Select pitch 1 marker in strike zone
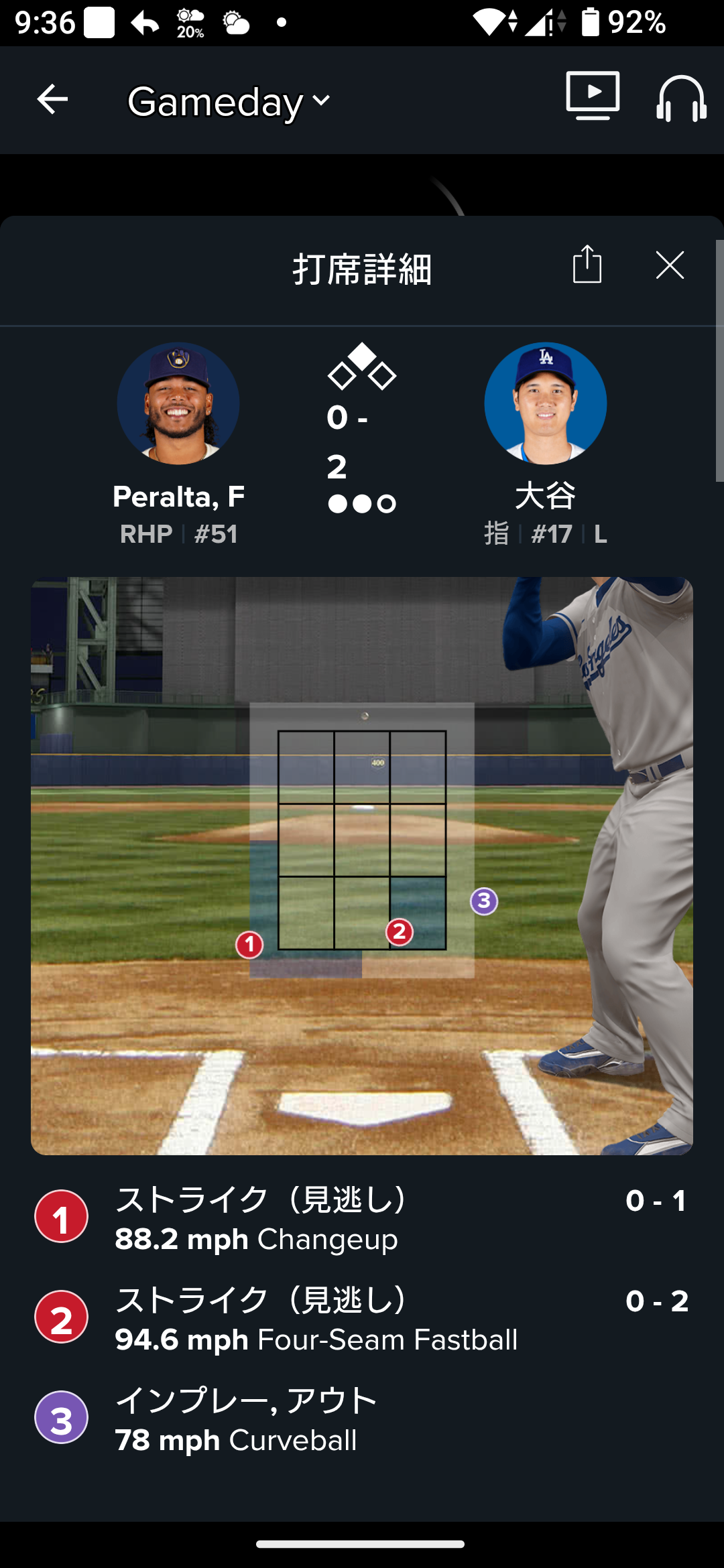The image size is (724, 1568). click(249, 945)
